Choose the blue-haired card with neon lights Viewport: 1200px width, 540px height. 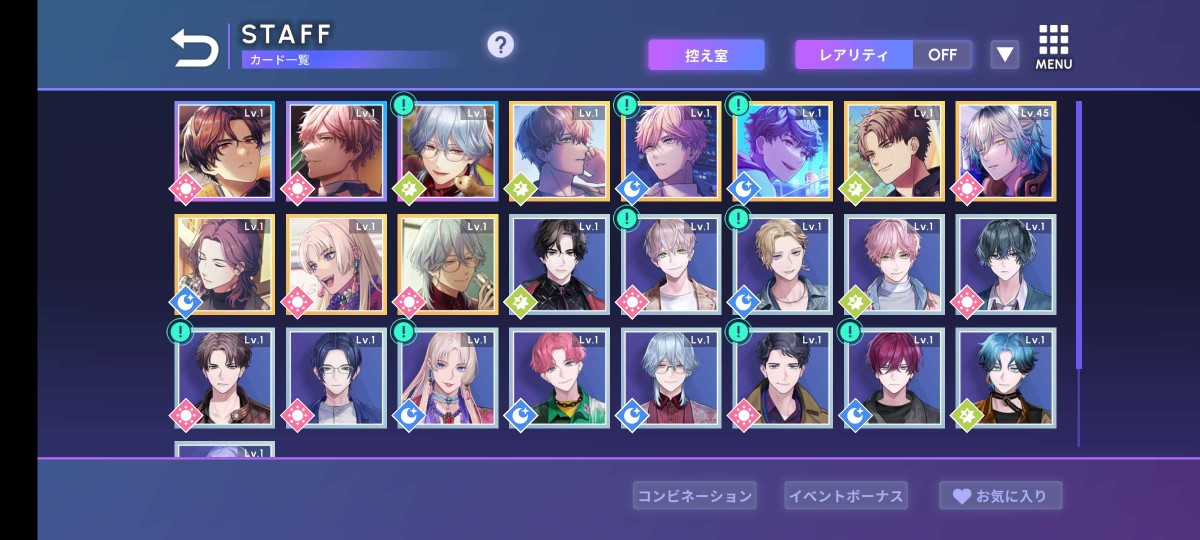[783, 151]
